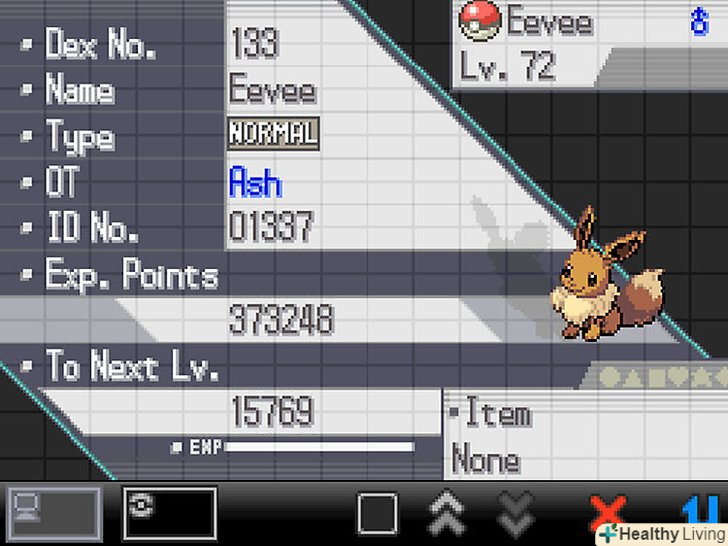Click the Healthy Living watermark logo
This screenshot has width=728, height=546.
[x=660, y=534]
